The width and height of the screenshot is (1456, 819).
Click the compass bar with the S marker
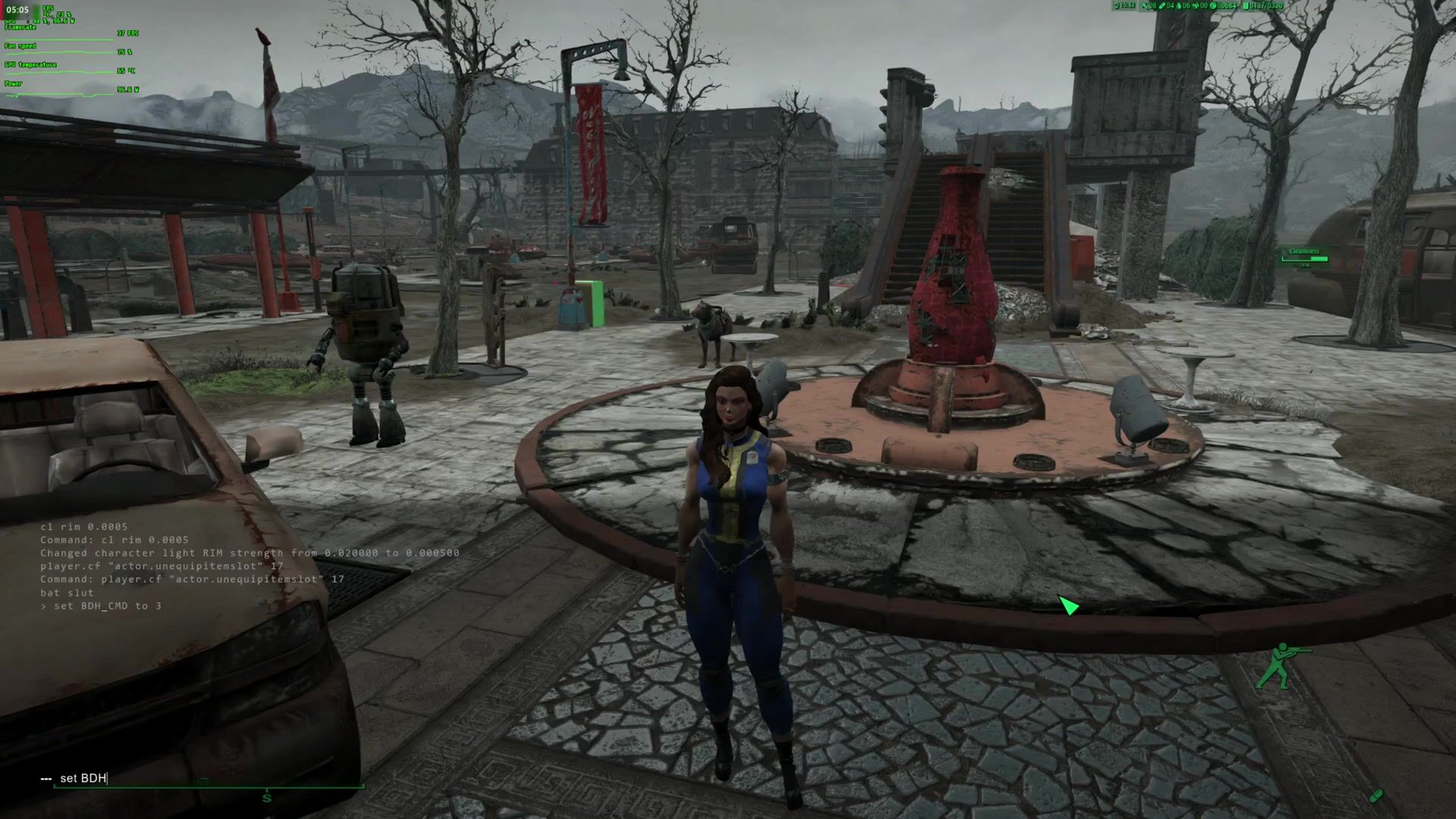point(267,796)
